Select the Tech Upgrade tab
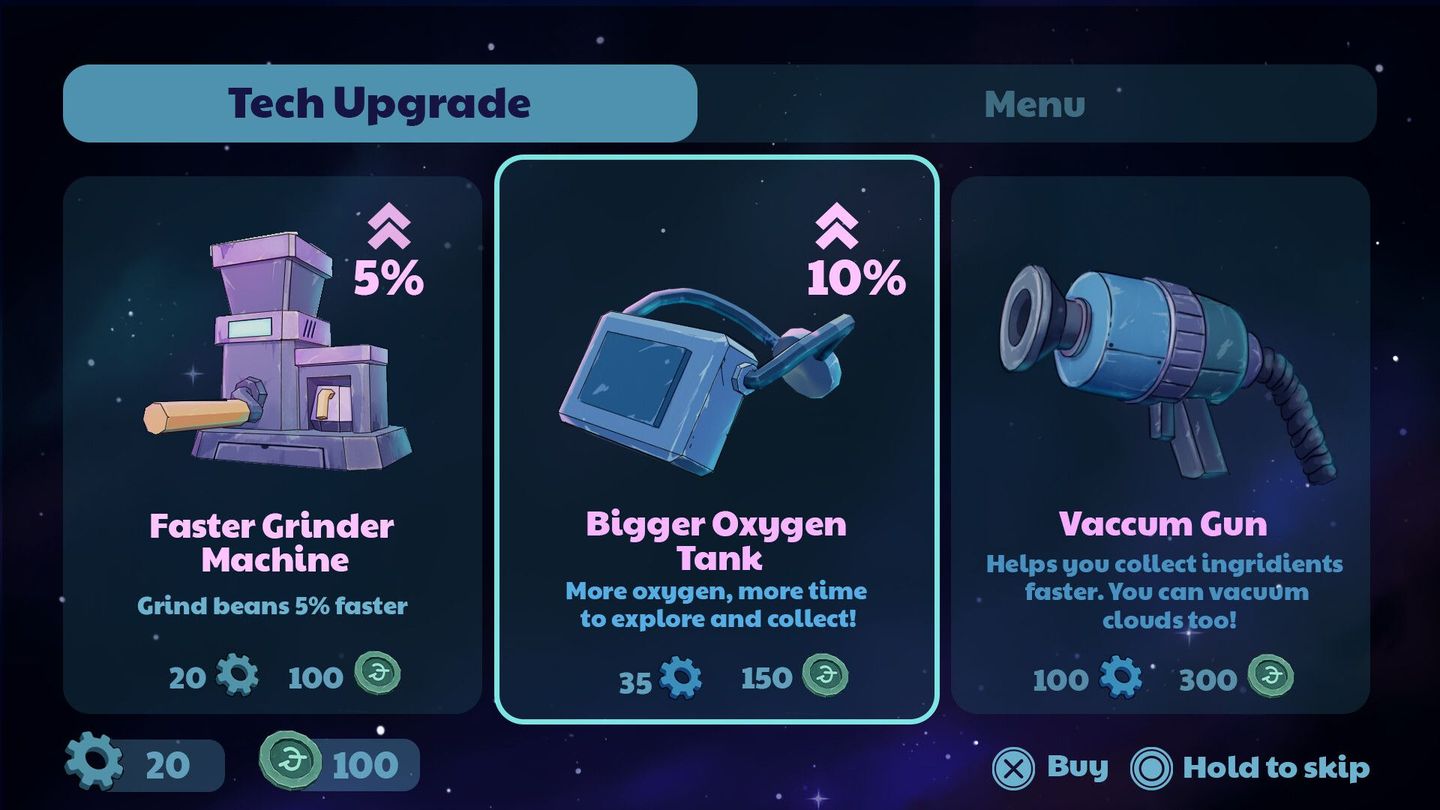The width and height of the screenshot is (1440, 810). [378, 101]
